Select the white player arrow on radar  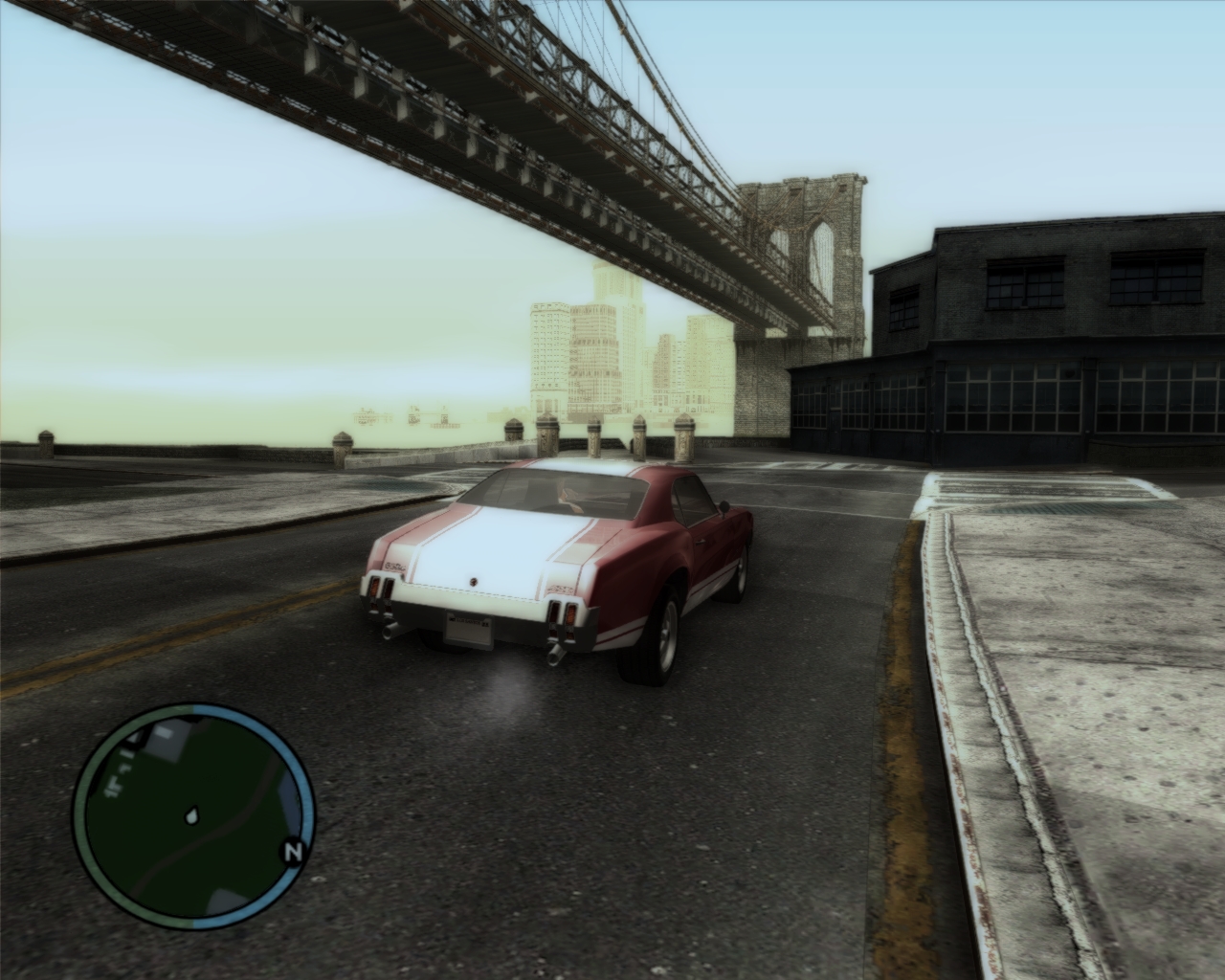193,816
